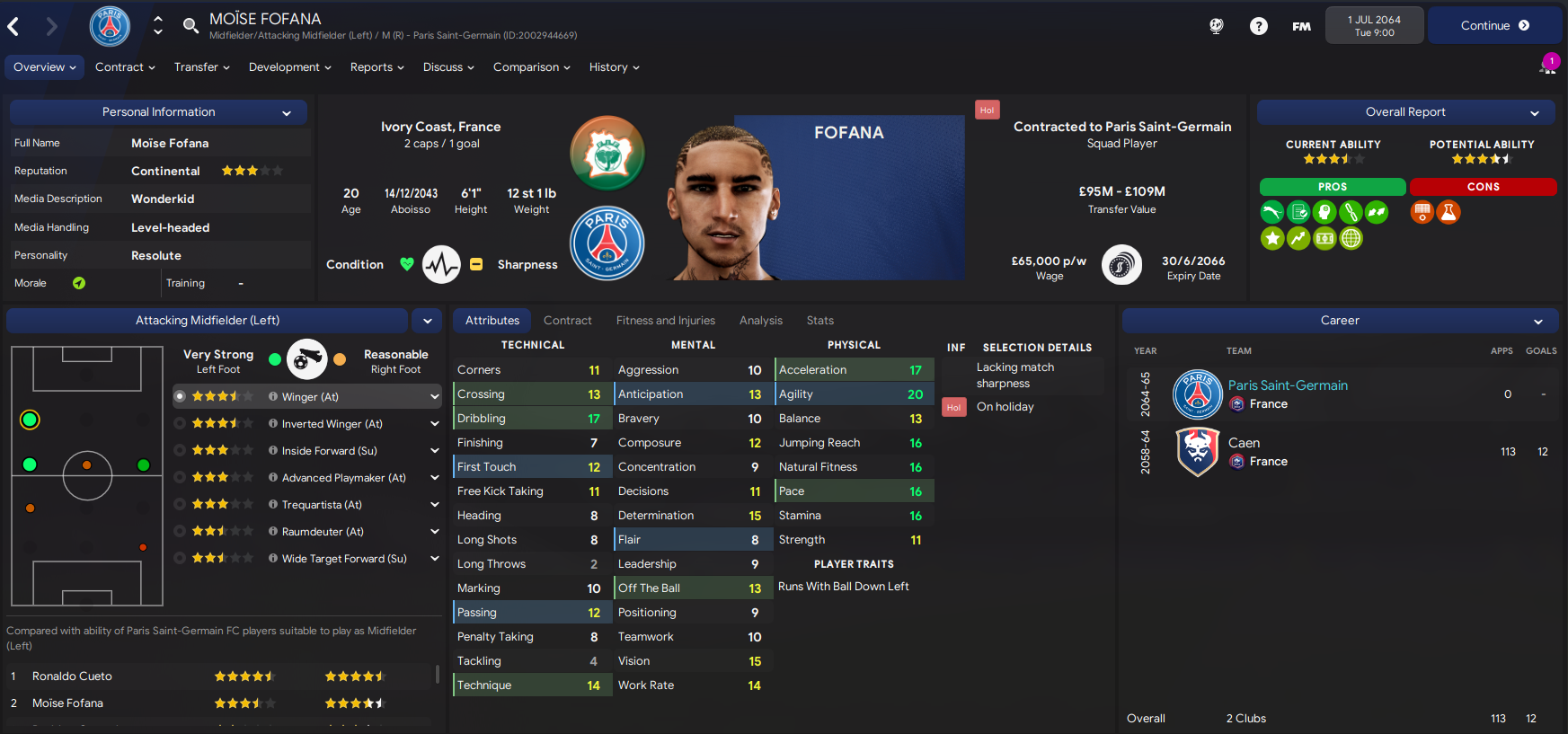Expand the Career panel dropdown

(1538, 322)
